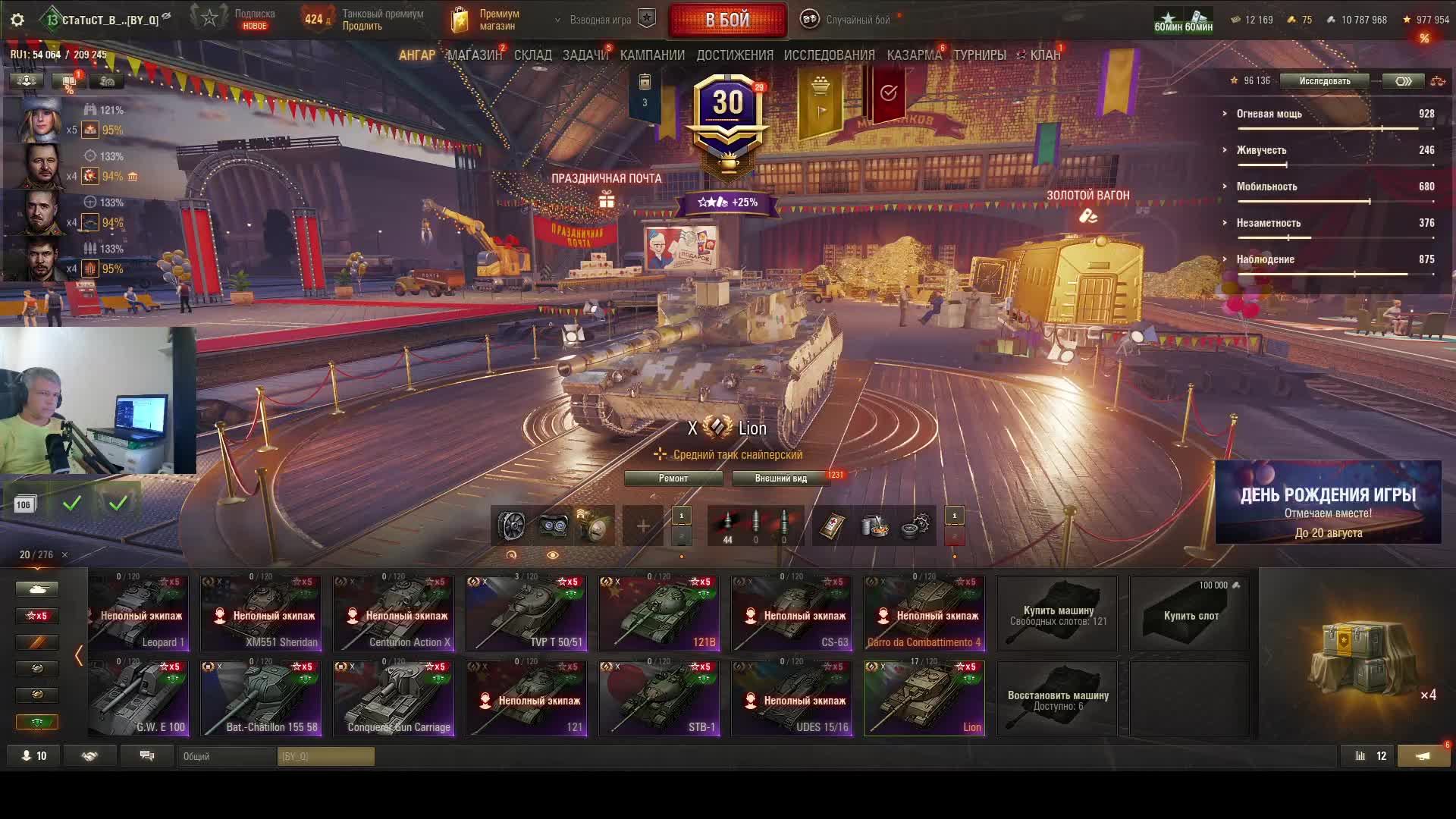Image resolution: width=1456 pixels, height=819 pixels.
Task: Choose the STB-1 tank in carousel
Action: tap(659, 698)
